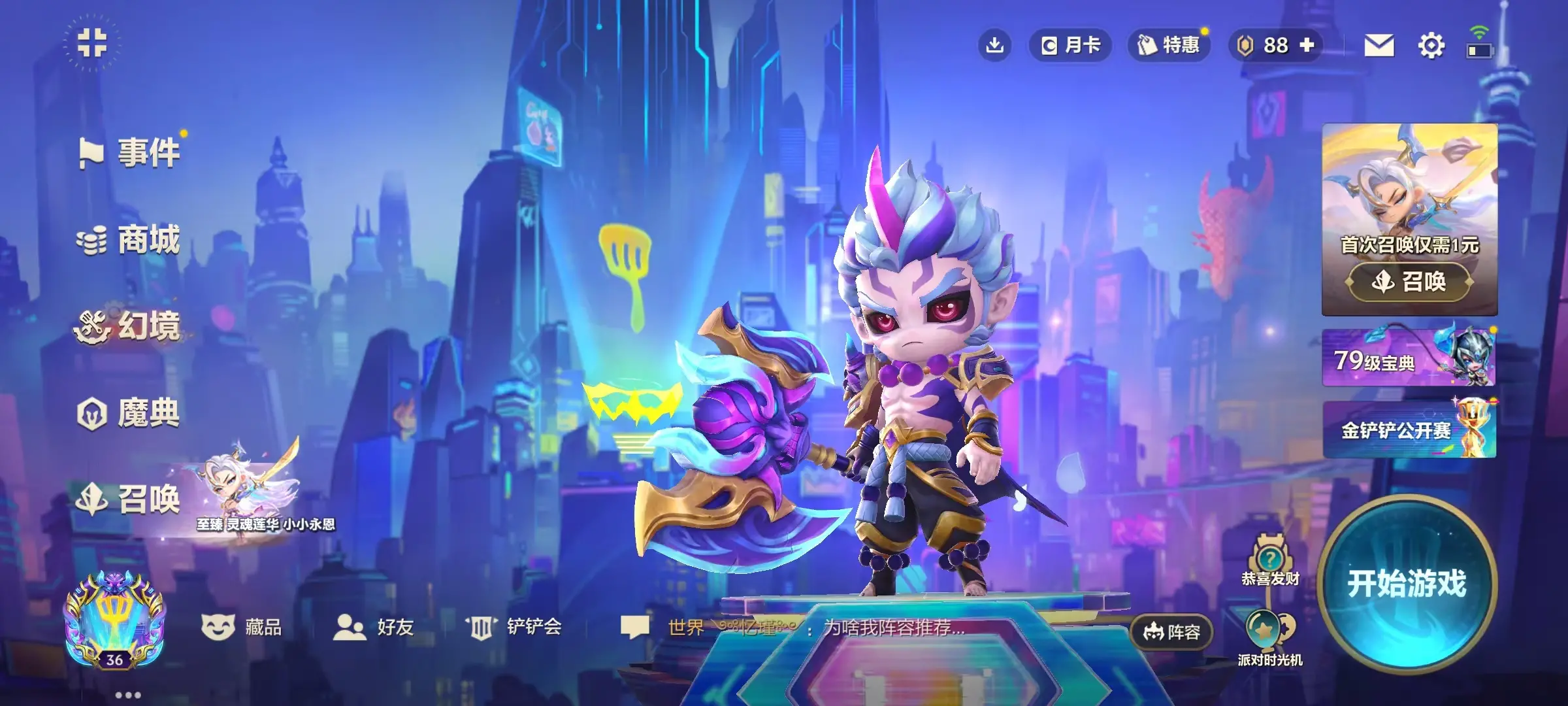The image size is (1568, 706).
Task: Open the 特惠 special offers
Action: pyautogui.click(x=1169, y=45)
